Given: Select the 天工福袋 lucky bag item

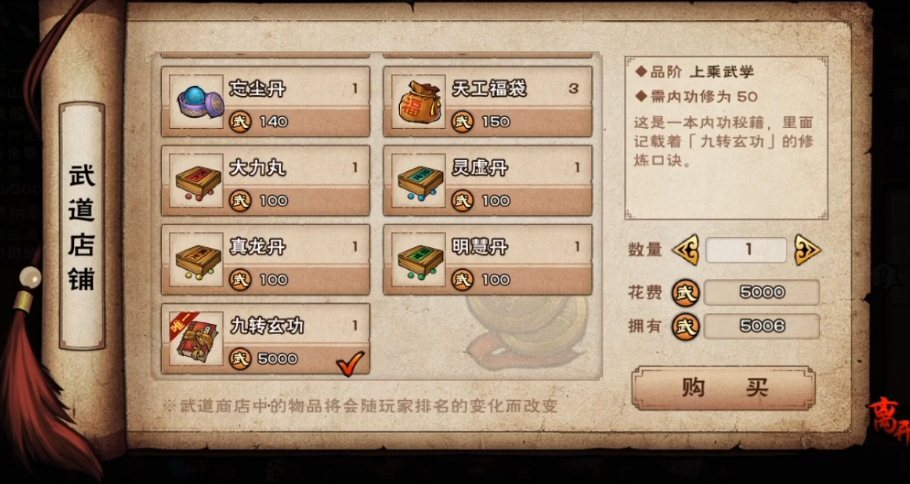Looking at the screenshot, I should [x=487, y=102].
